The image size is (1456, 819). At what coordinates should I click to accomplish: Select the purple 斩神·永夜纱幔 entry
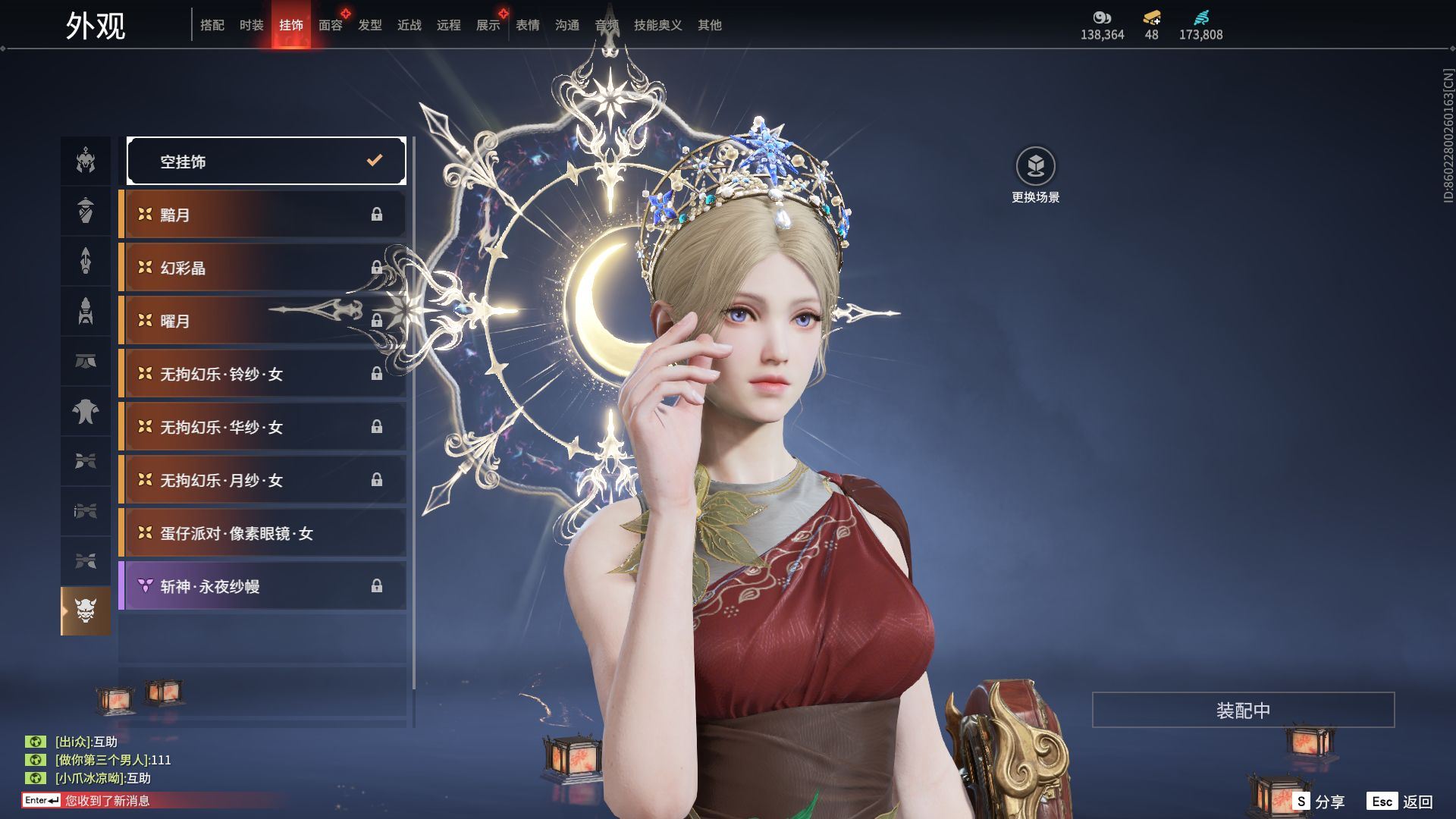(262, 586)
